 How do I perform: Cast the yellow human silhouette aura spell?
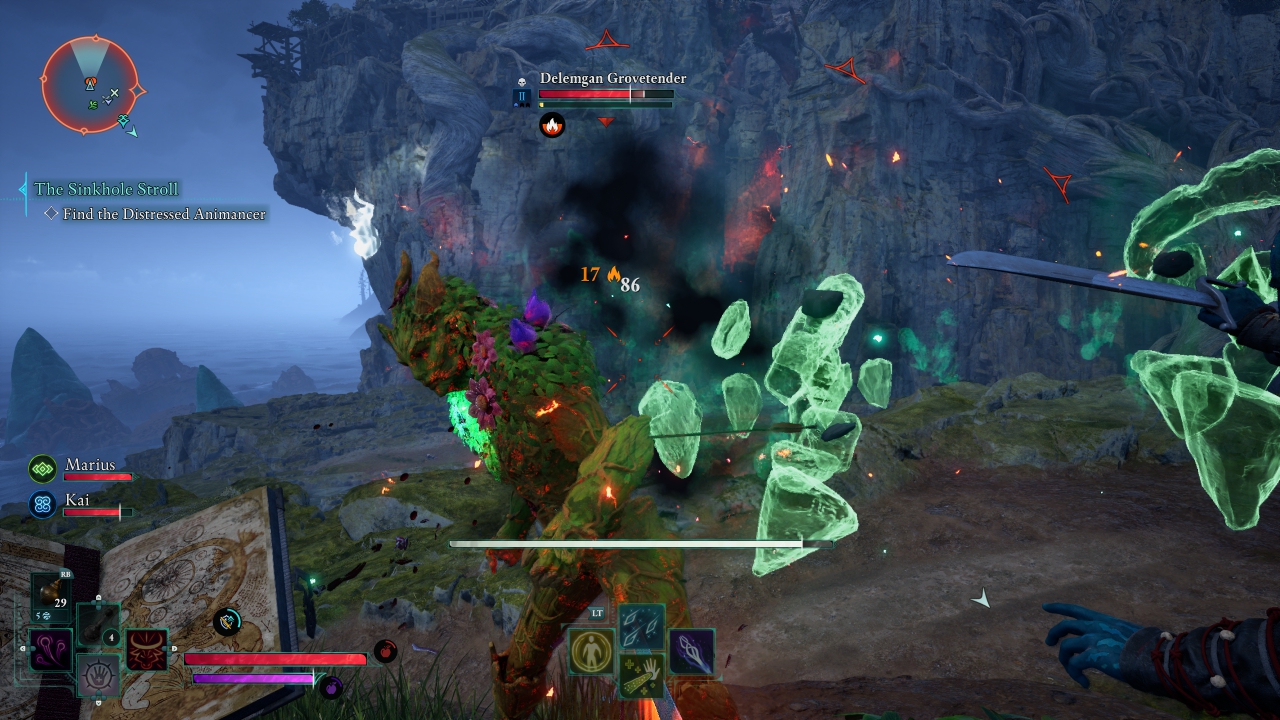(591, 652)
